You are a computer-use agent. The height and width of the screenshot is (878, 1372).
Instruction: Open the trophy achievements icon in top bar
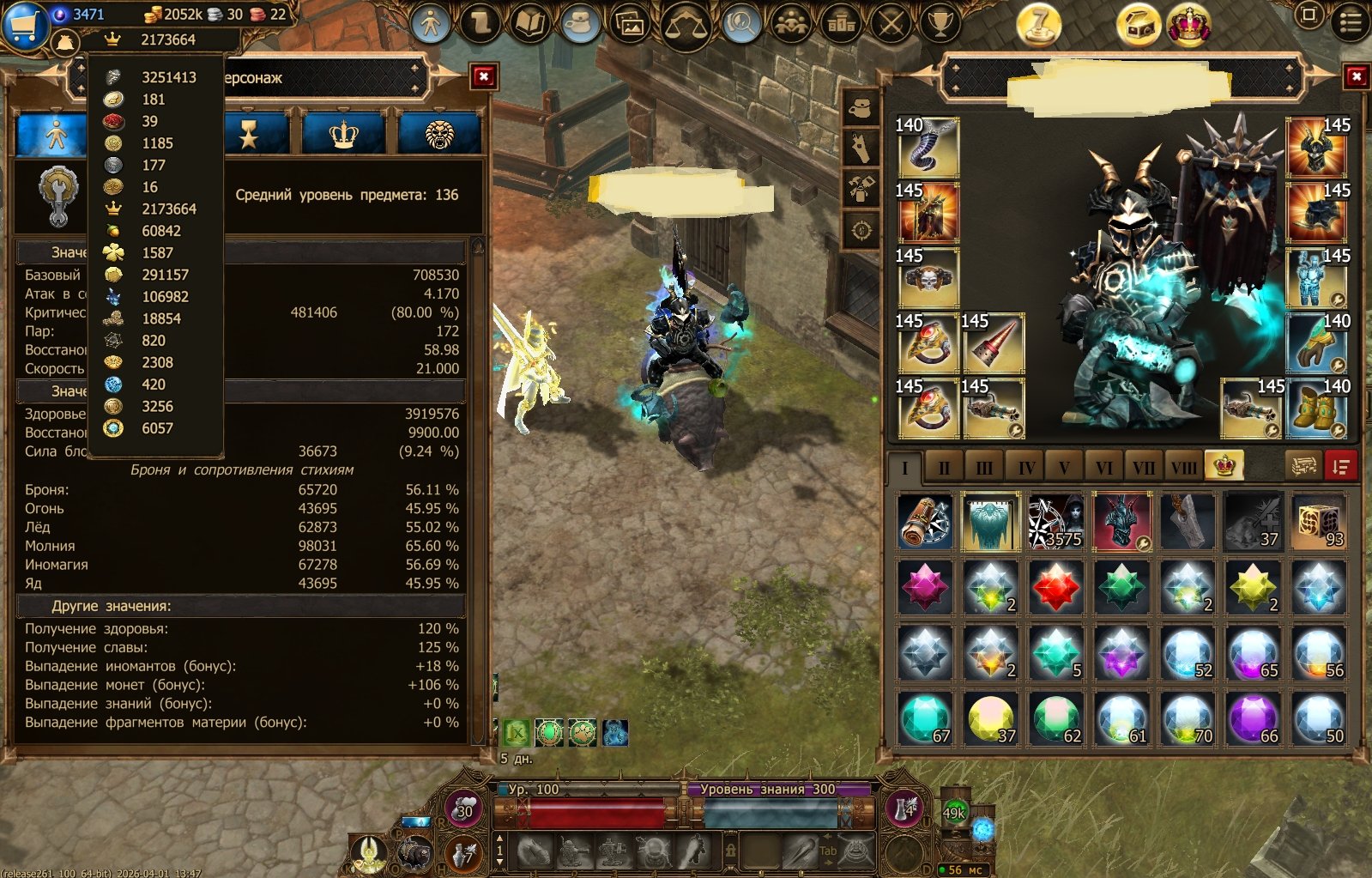click(940, 24)
